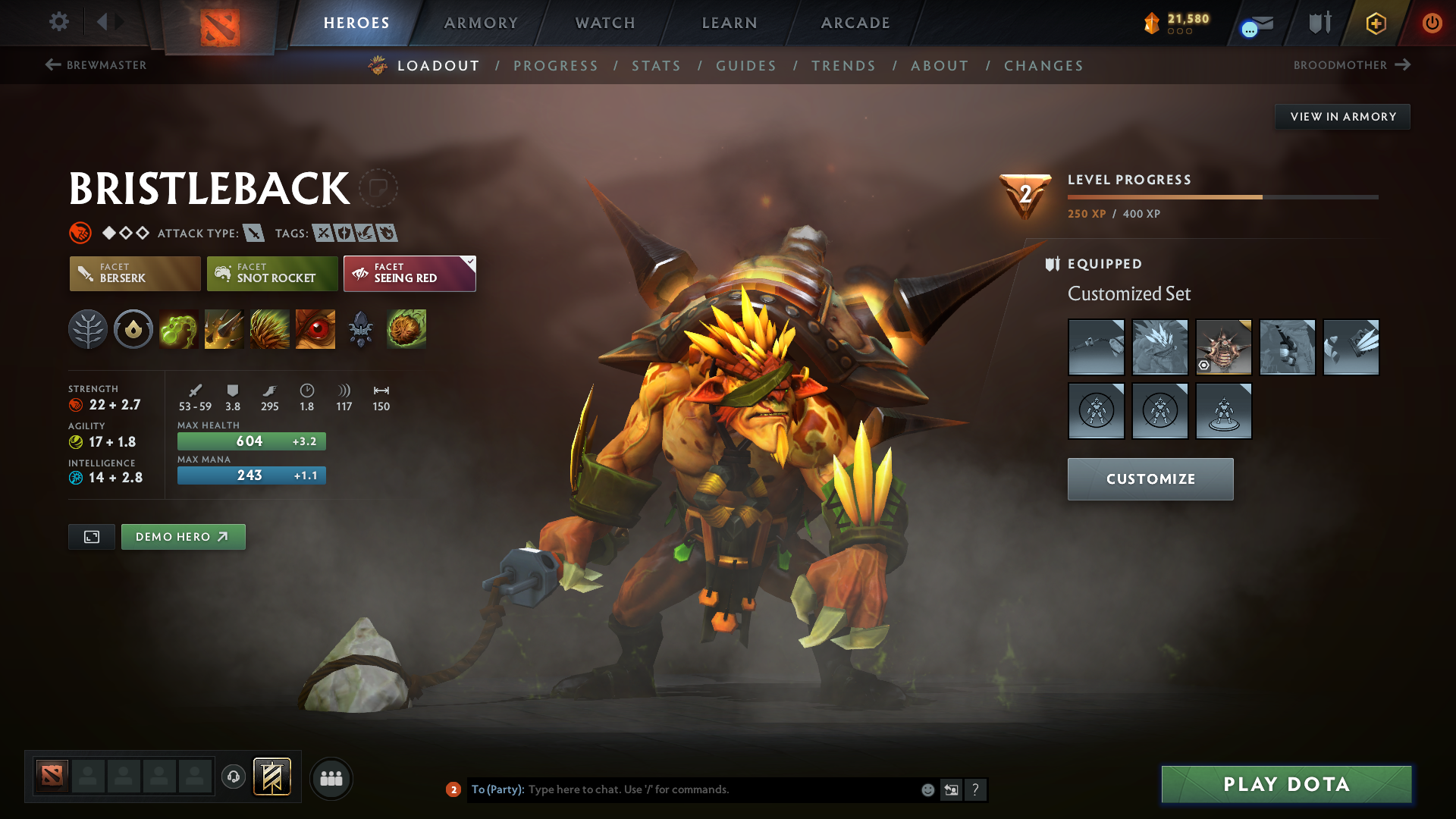Viewport: 1456px width, 819px height.
Task: Activate the Berserk facet
Action: tap(134, 273)
